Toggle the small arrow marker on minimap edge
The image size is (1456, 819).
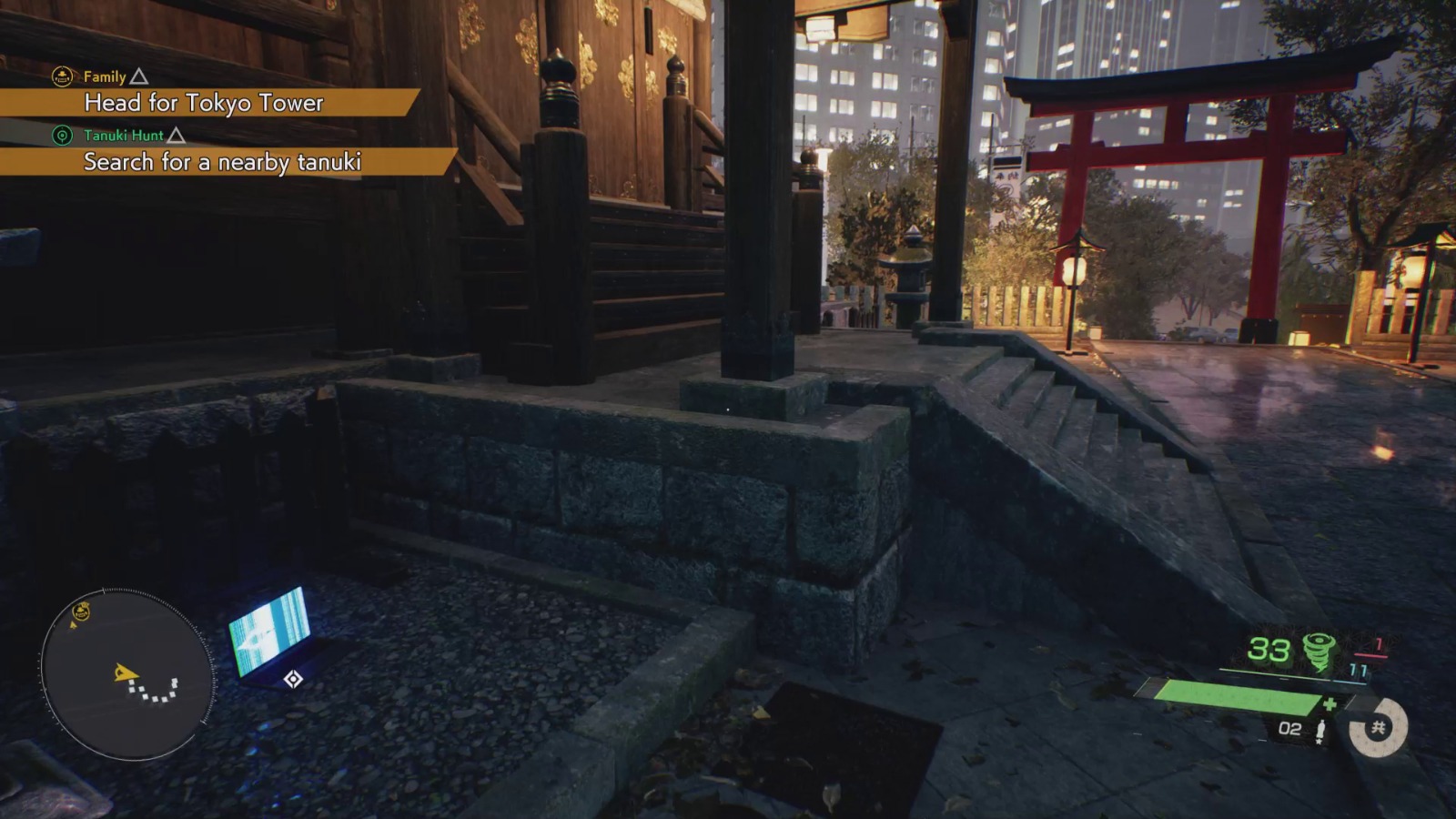(x=73, y=625)
